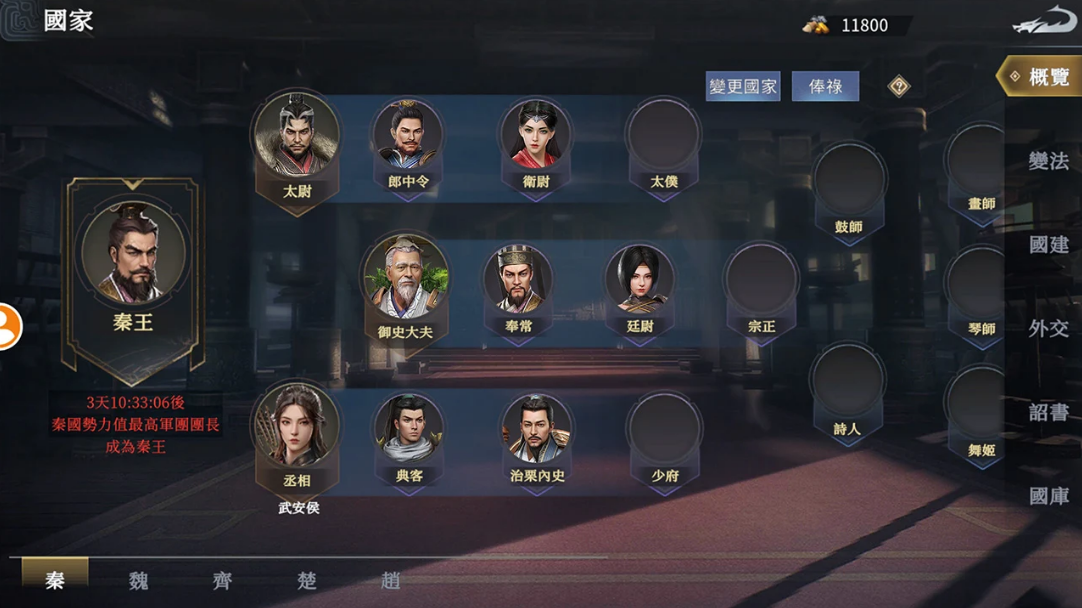Show help via the question mark icon
This screenshot has height=608, width=1082.
coord(899,87)
